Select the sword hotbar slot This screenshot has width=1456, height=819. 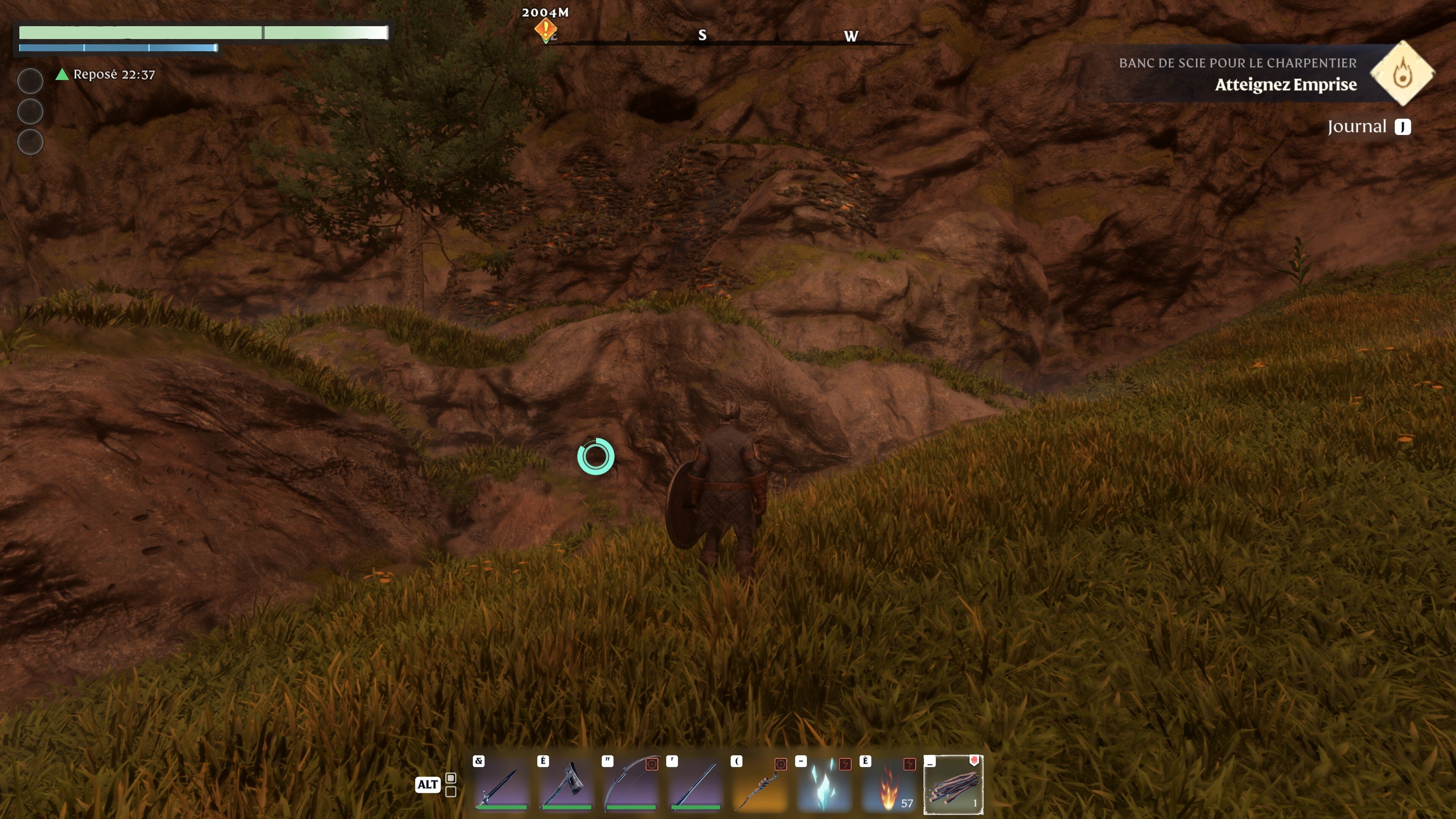coord(501,784)
